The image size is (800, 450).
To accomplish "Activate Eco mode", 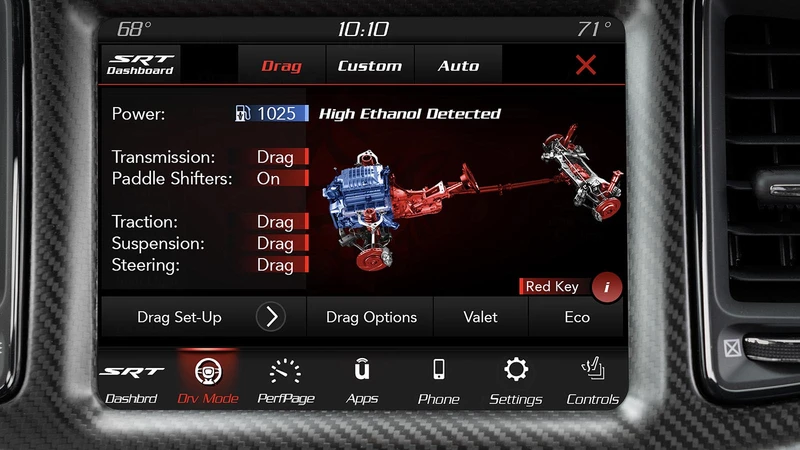I will point(577,317).
